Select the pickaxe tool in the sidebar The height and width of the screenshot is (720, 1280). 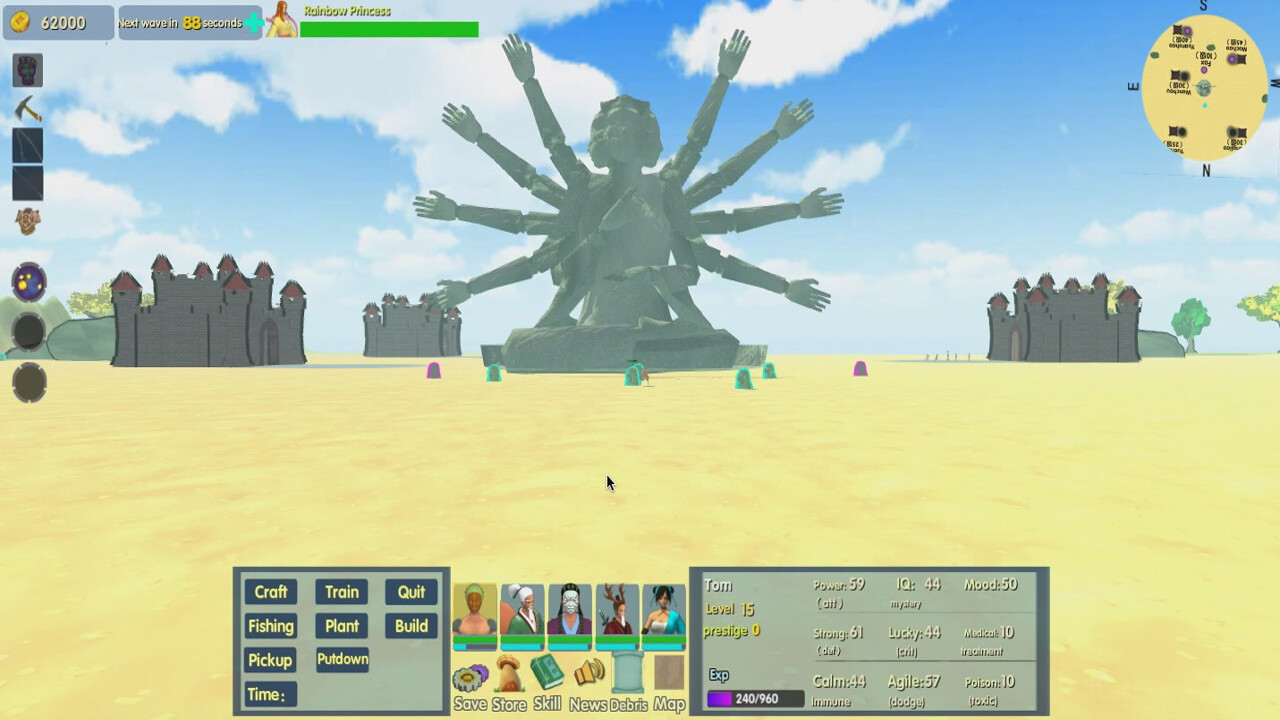click(27, 110)
